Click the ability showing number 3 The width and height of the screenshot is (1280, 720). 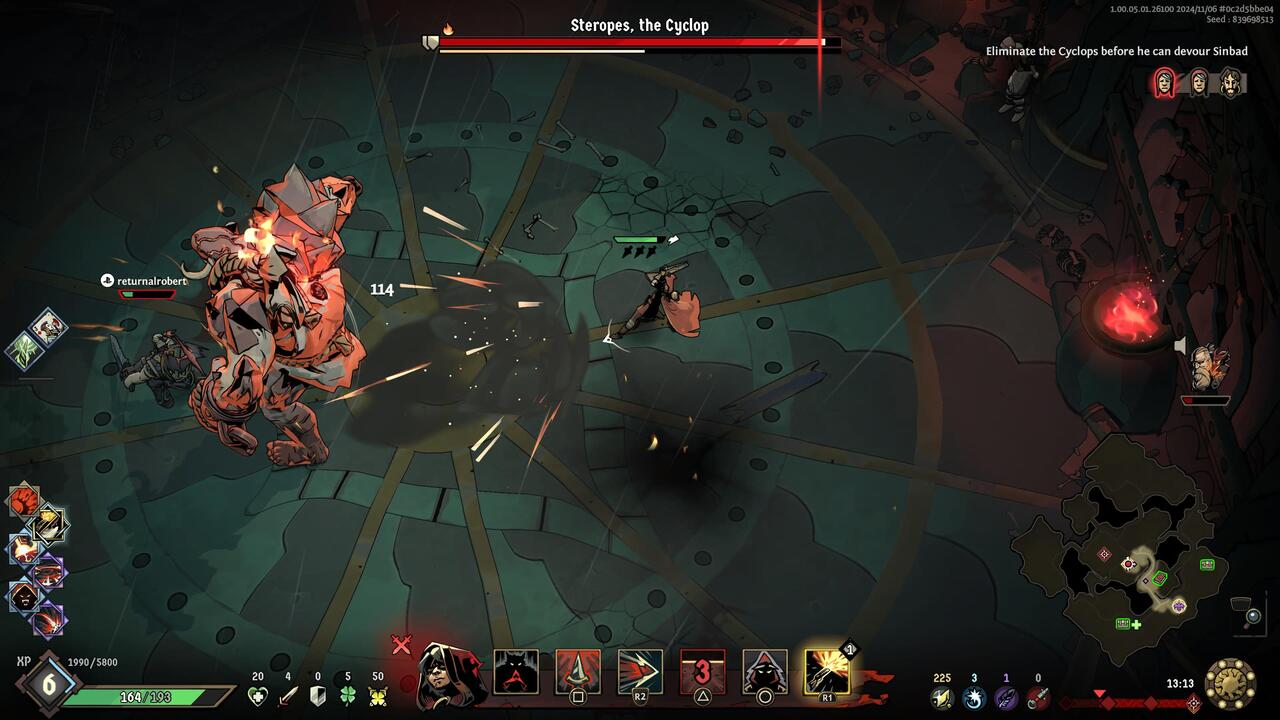(703, 672)
